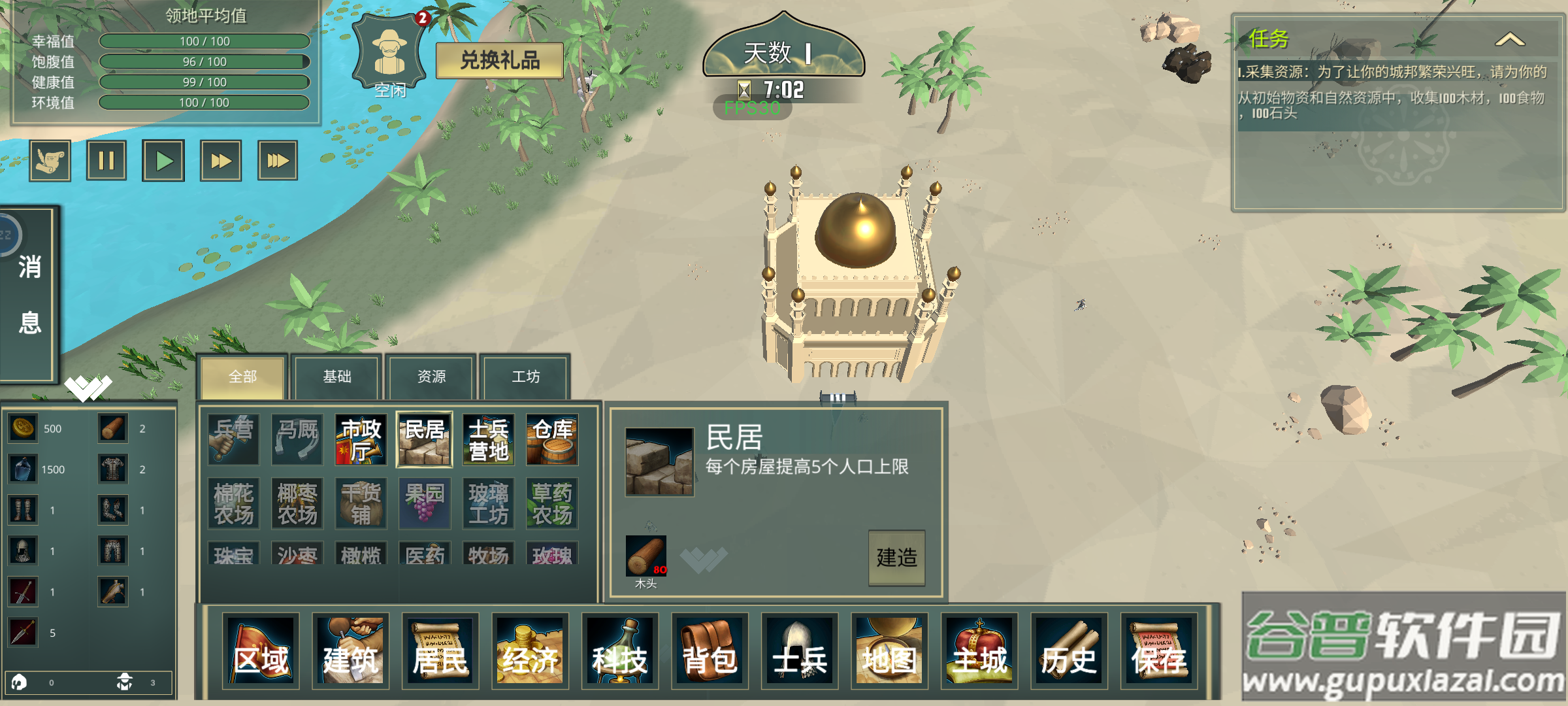Open the 历史 history panel icon
This screenshot has width=1568, height=706.
1070,652
